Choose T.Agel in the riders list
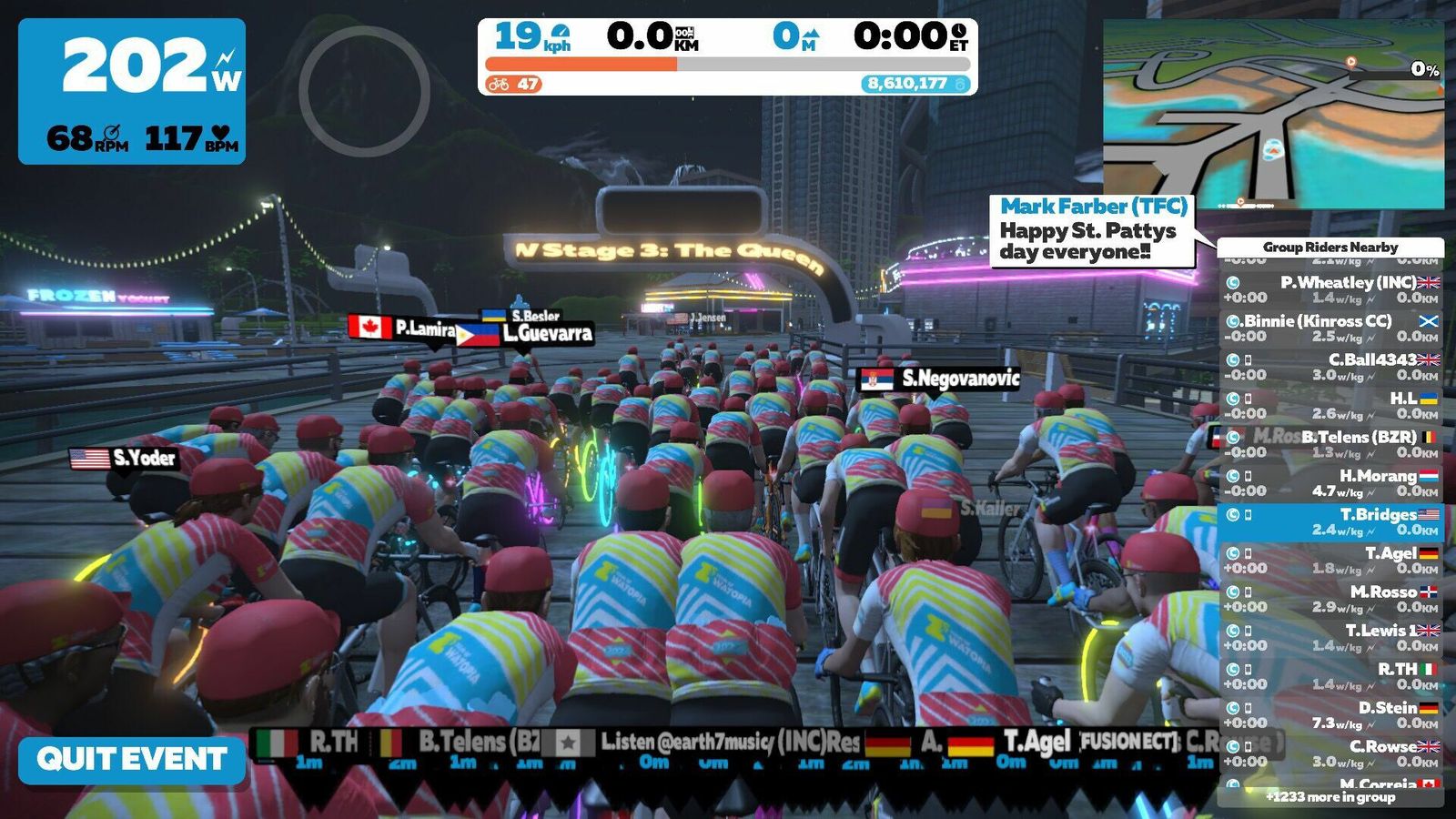1456x819 pixels. 1330,561
